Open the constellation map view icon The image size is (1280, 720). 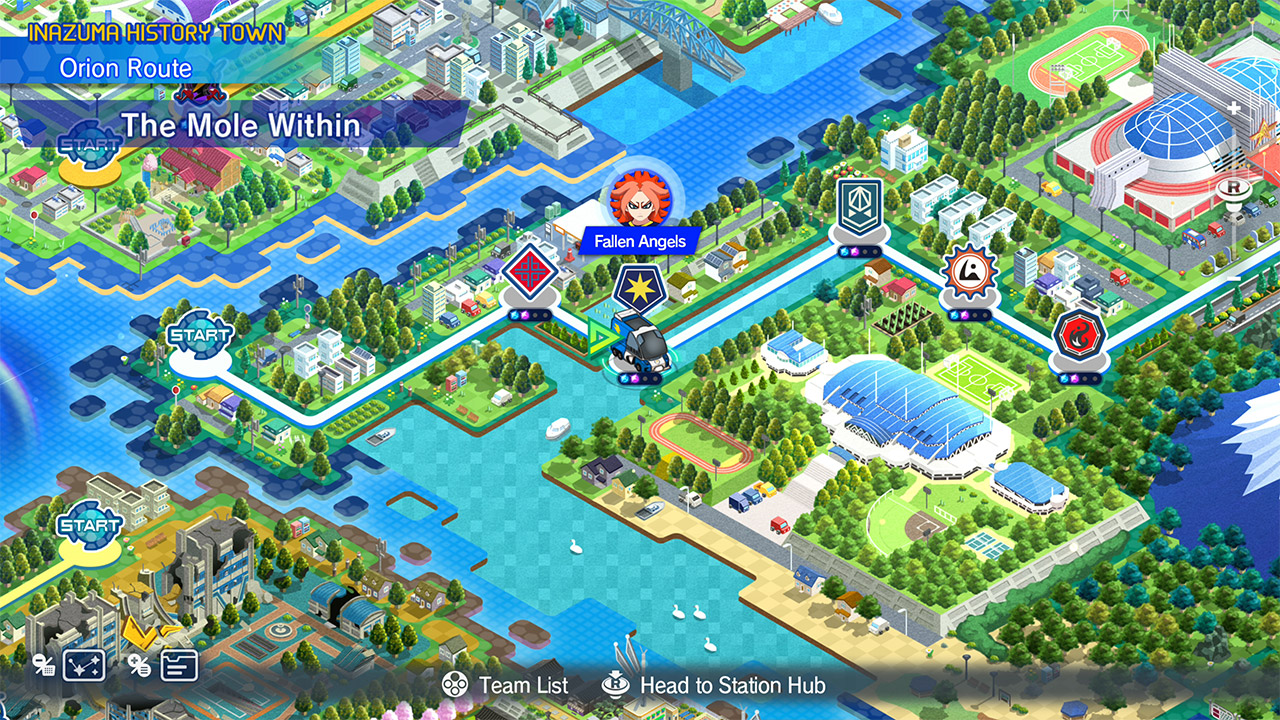click(84, 665)
